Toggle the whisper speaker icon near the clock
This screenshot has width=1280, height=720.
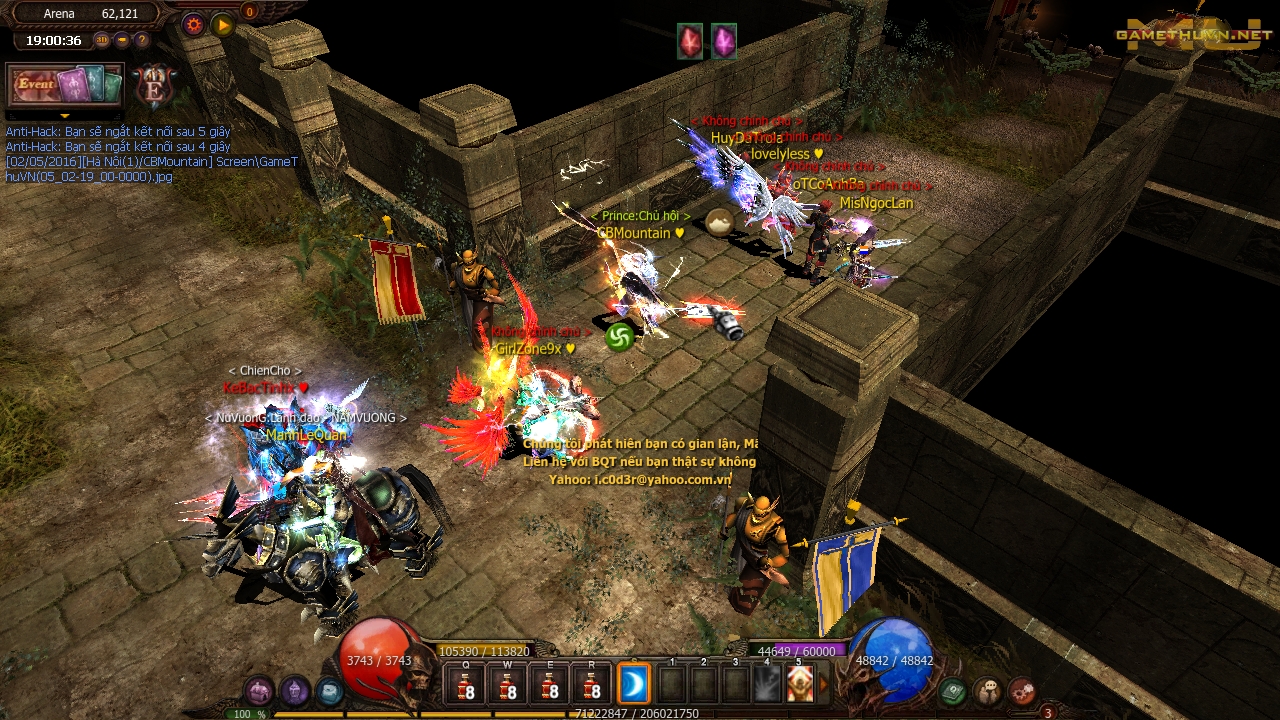121,39
